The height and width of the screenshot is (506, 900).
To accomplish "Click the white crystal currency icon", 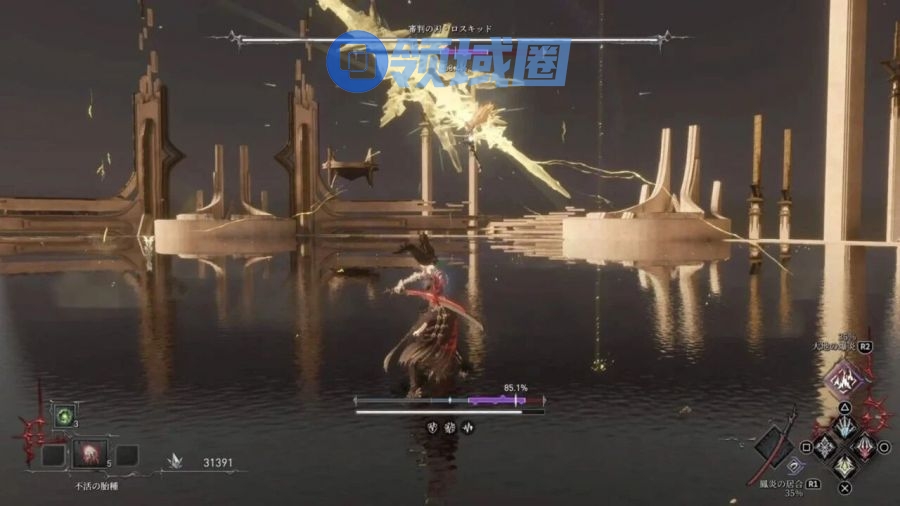I will pyautogui.click(x=179, y=462).
